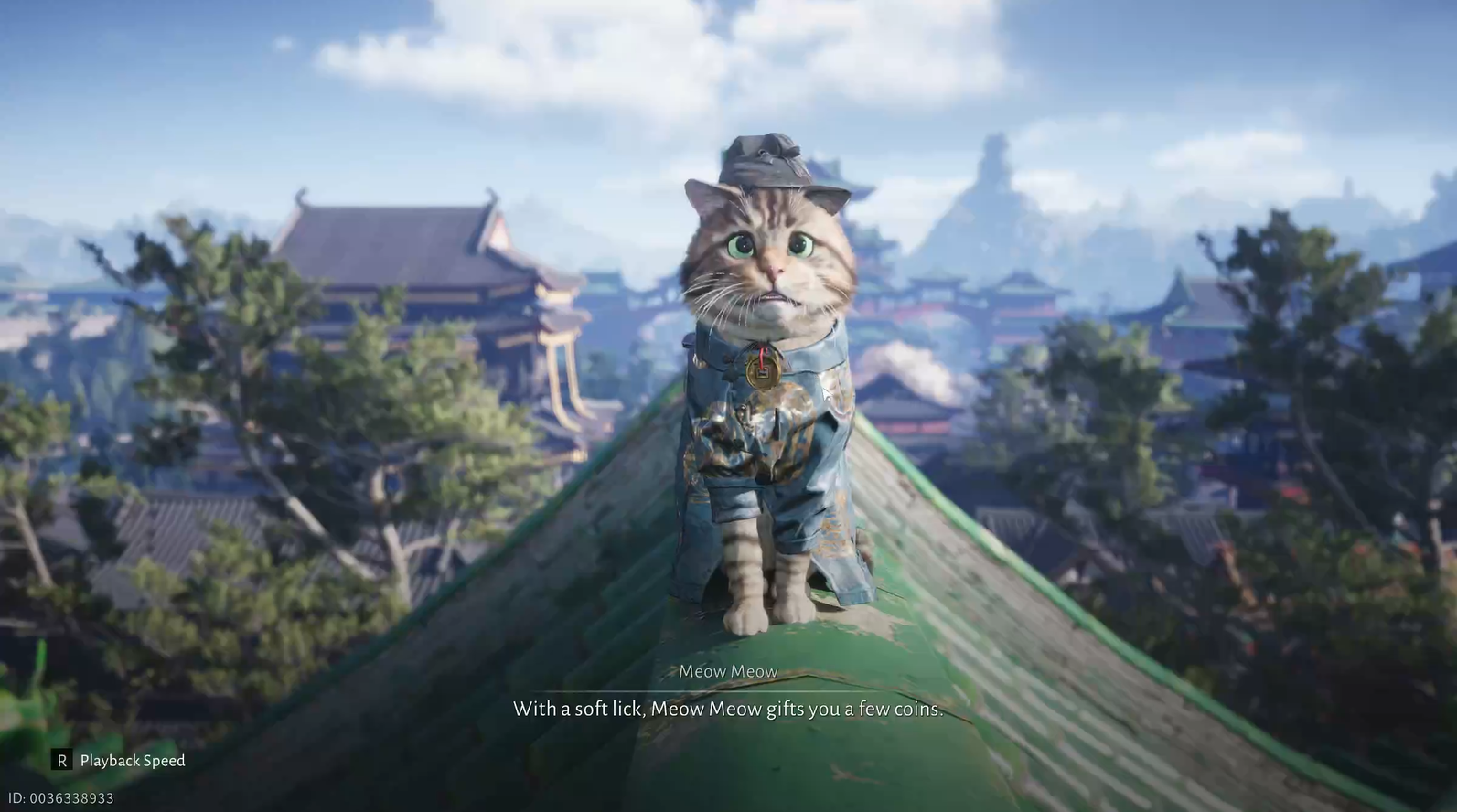Activate the Playback Speed control
This screenshot has height=812, width=1457.
click(x=132, y=760)
